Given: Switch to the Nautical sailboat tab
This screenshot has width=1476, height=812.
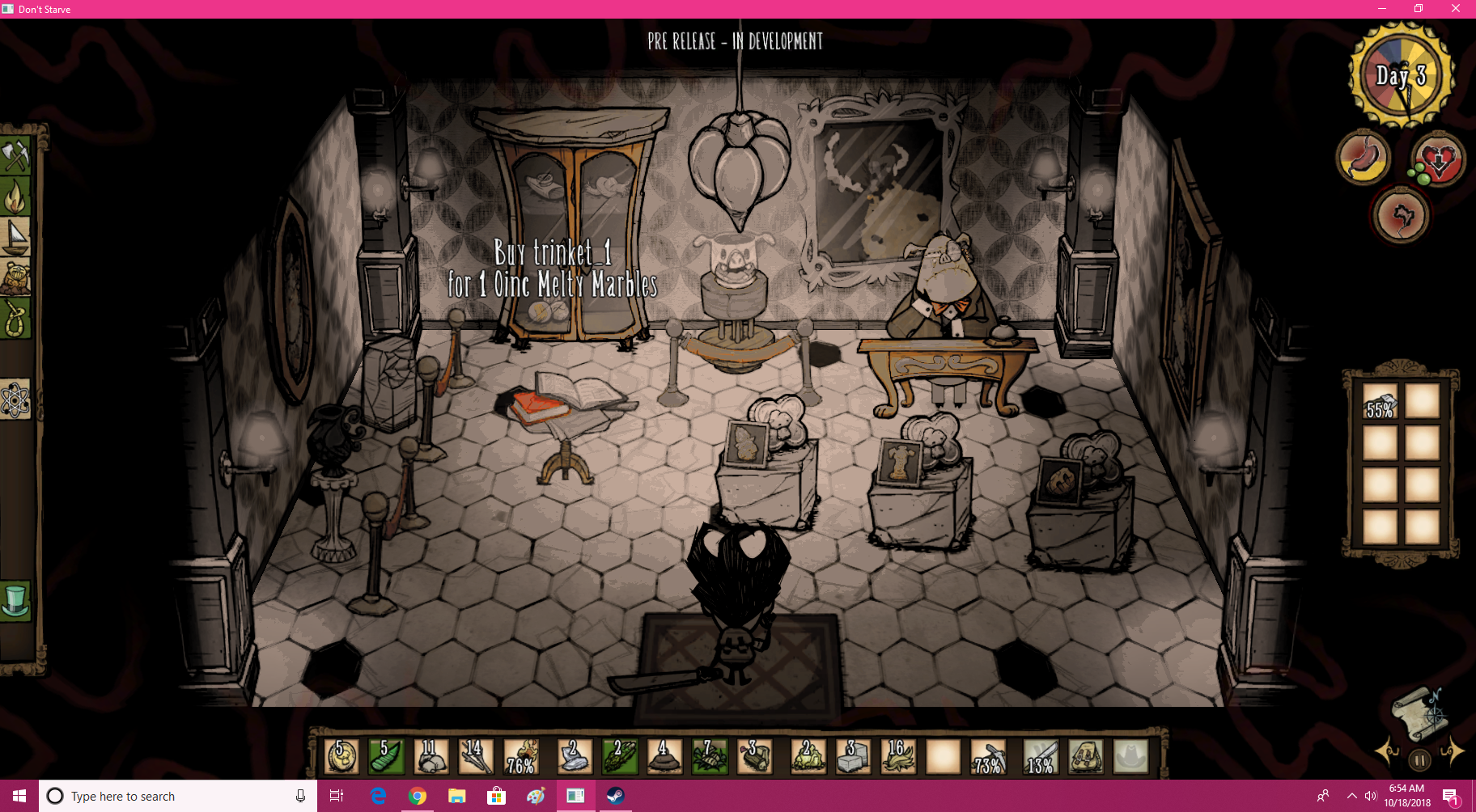Looking at the screenshot, I should click(x=15, y=237).
